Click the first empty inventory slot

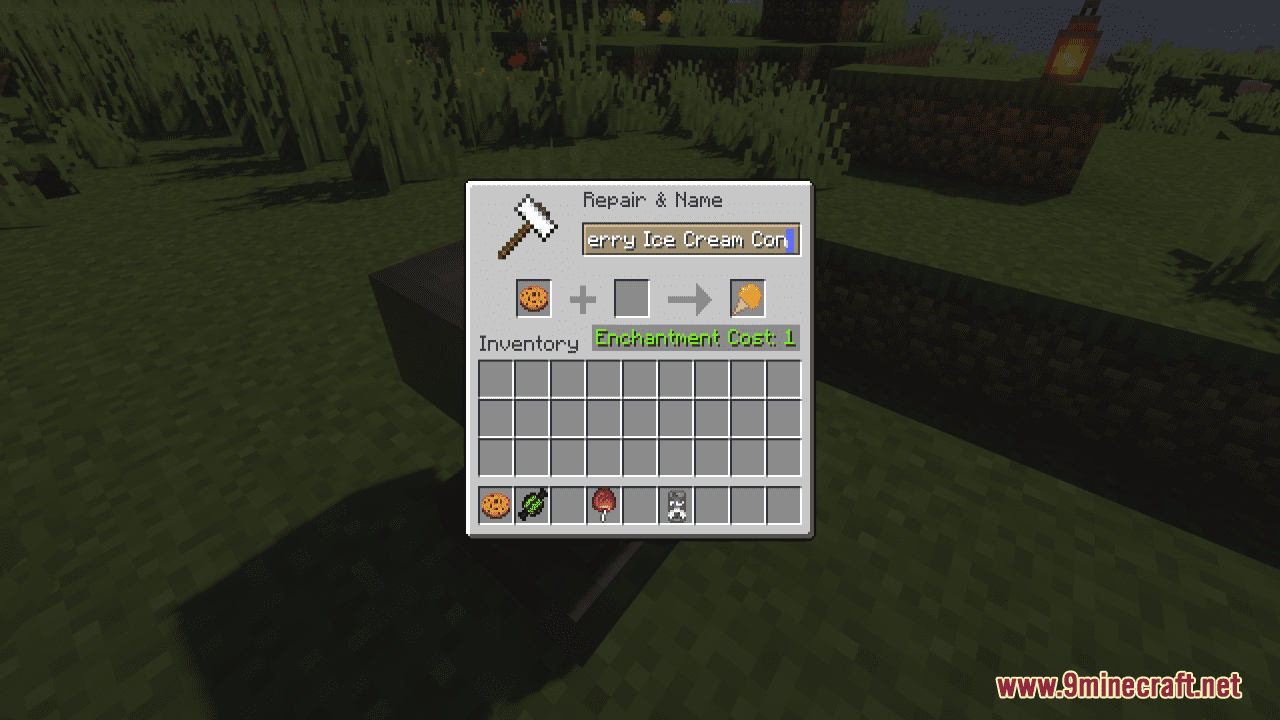[x=496, y=379]
